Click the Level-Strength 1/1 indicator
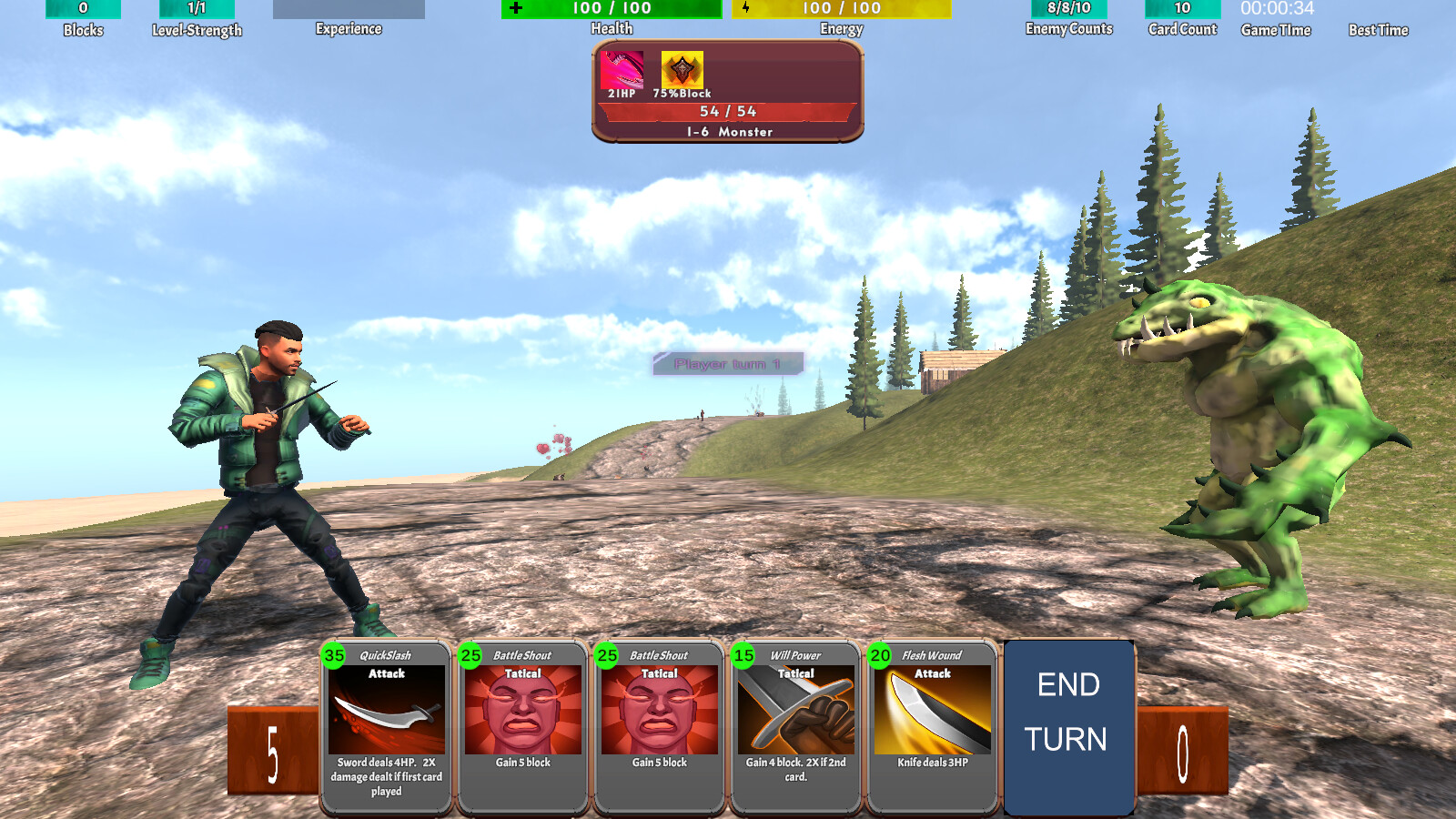1456x819 pixels. tap(197, 9)
